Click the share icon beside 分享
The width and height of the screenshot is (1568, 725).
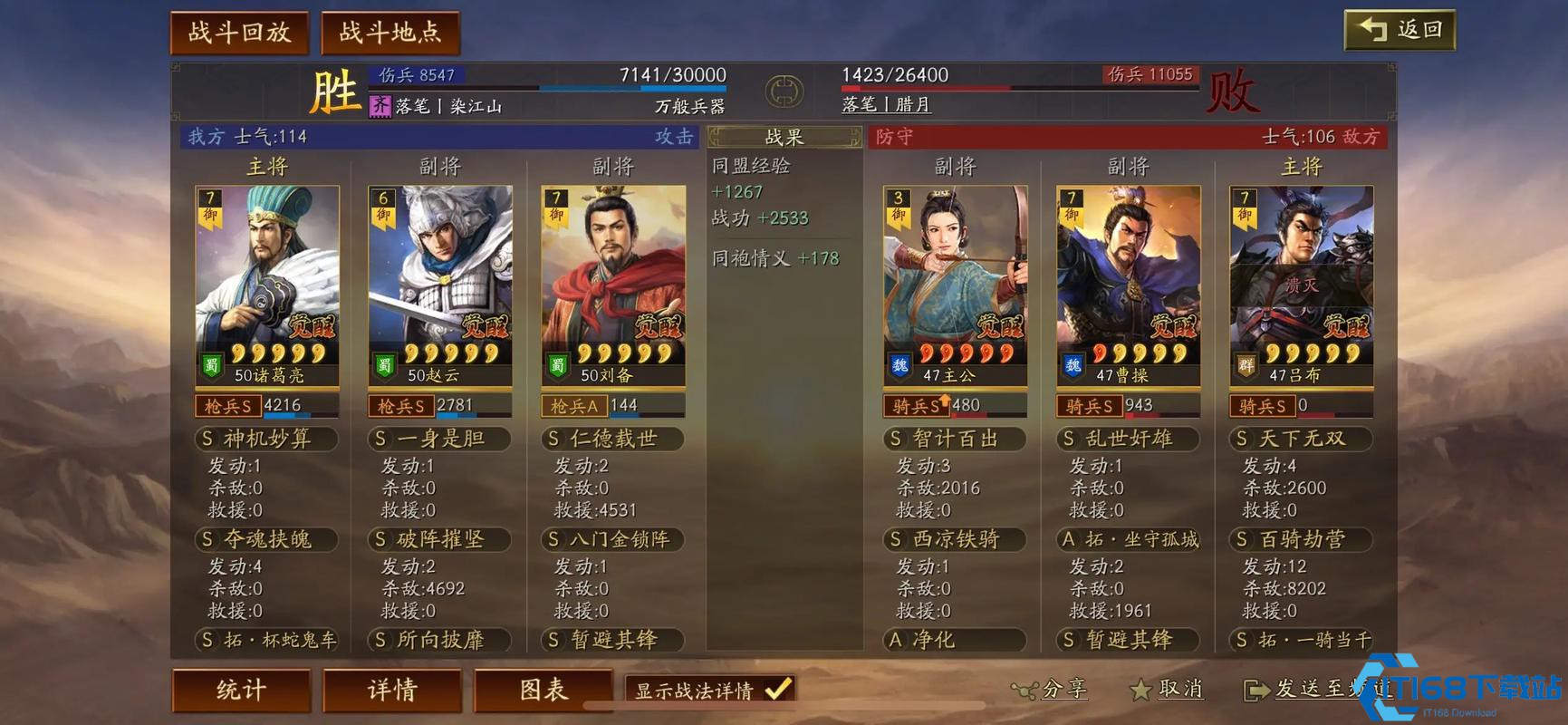pos(1024,690)
